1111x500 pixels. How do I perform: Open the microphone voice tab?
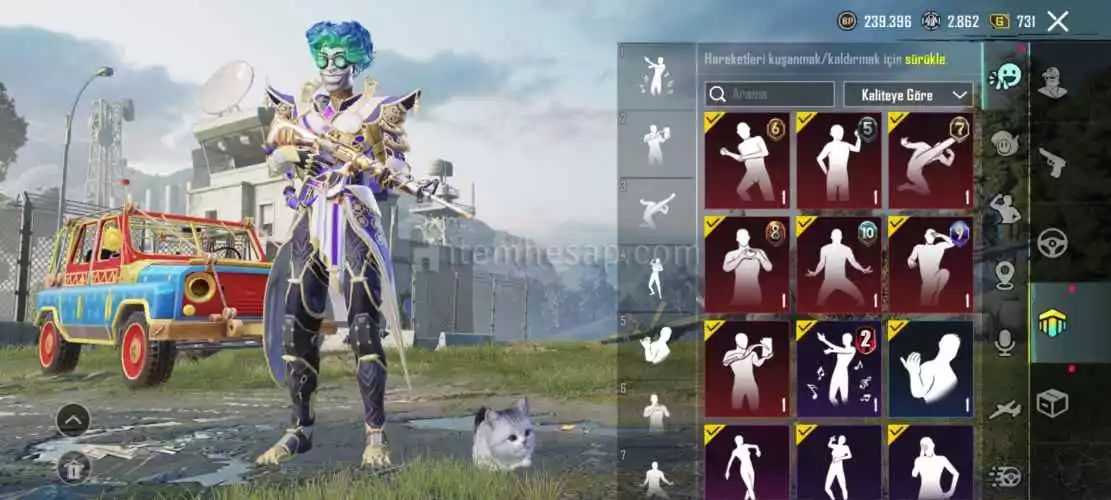tap(1005, 342)
